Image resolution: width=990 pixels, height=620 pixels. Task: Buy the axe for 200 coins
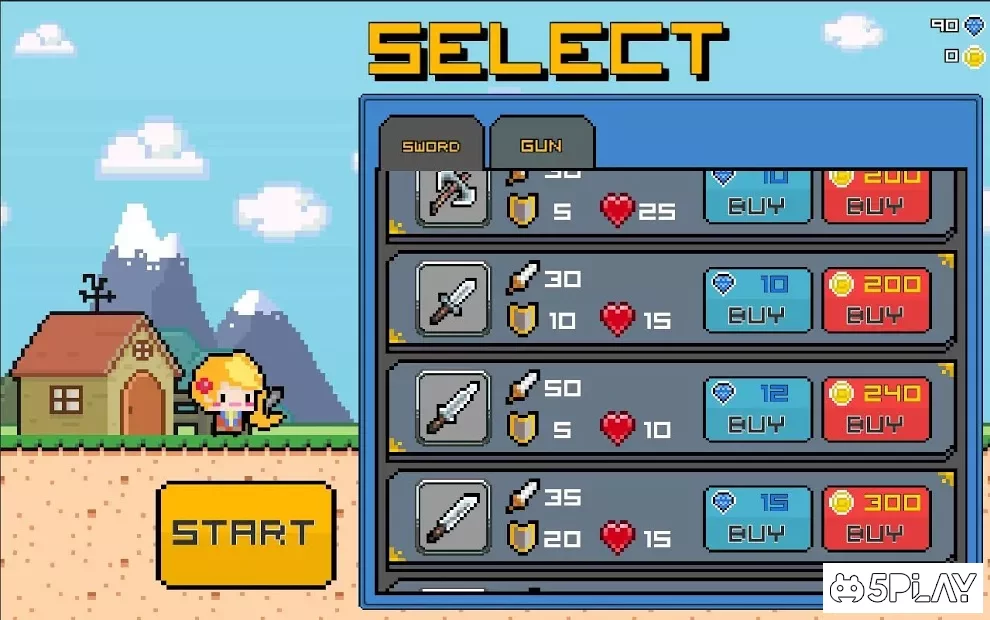pyautogui.click(x=876, y=197)
